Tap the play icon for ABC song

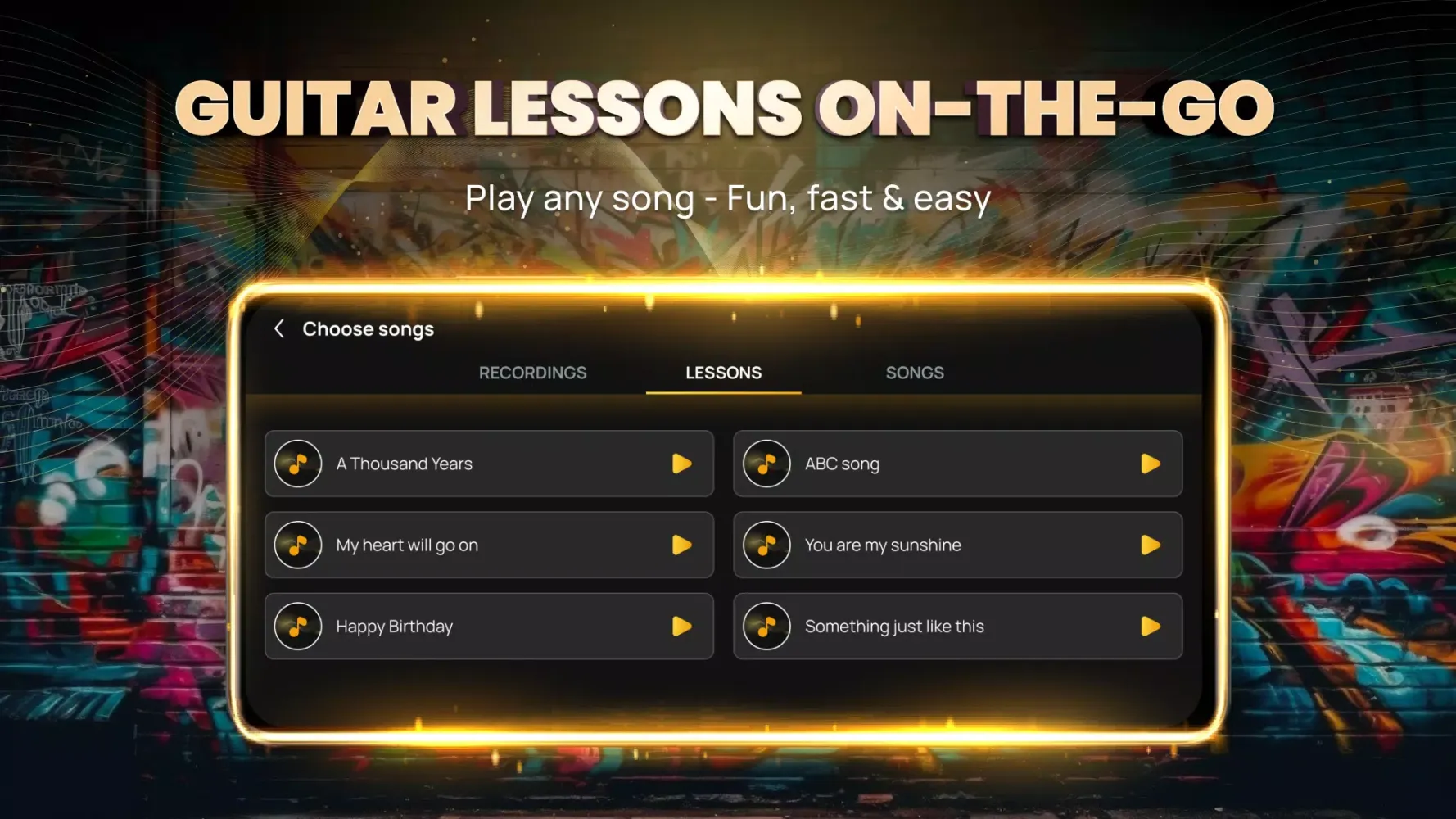1151,464
